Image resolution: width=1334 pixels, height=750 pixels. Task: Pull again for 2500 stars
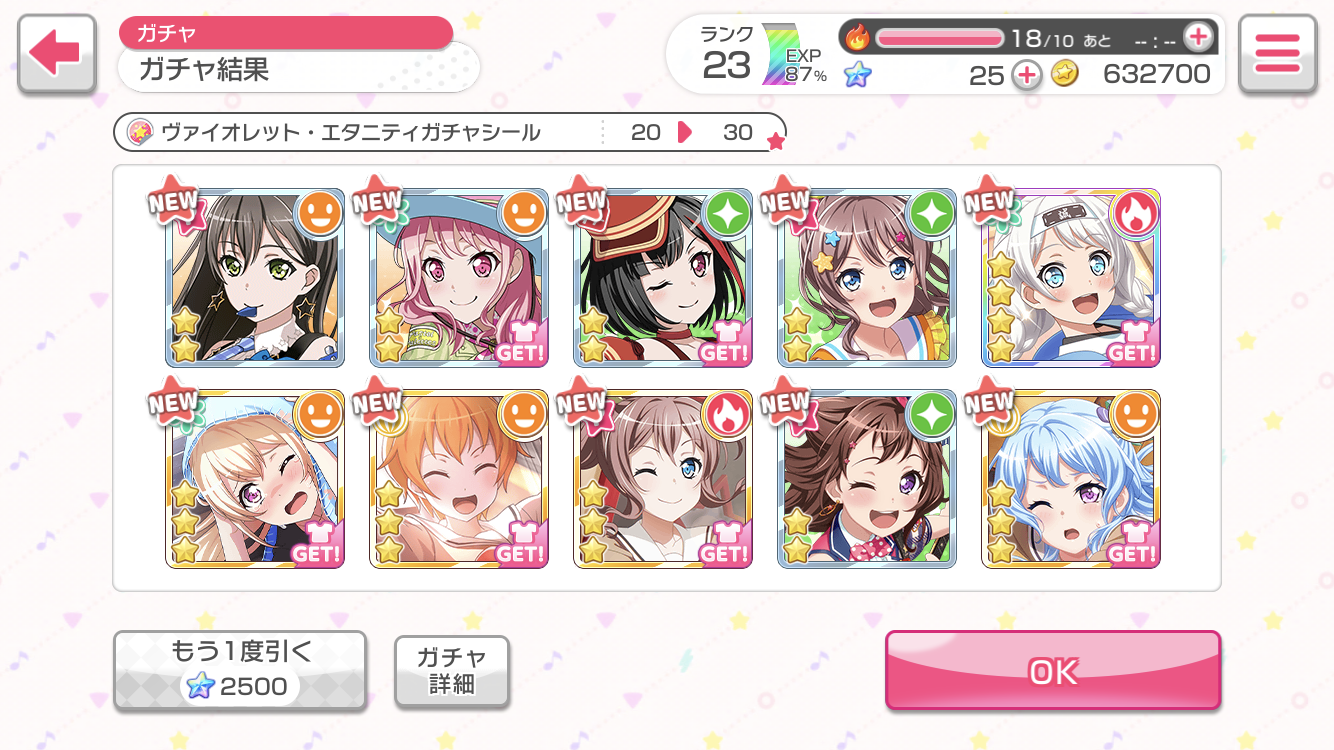(x=240, y=671)
